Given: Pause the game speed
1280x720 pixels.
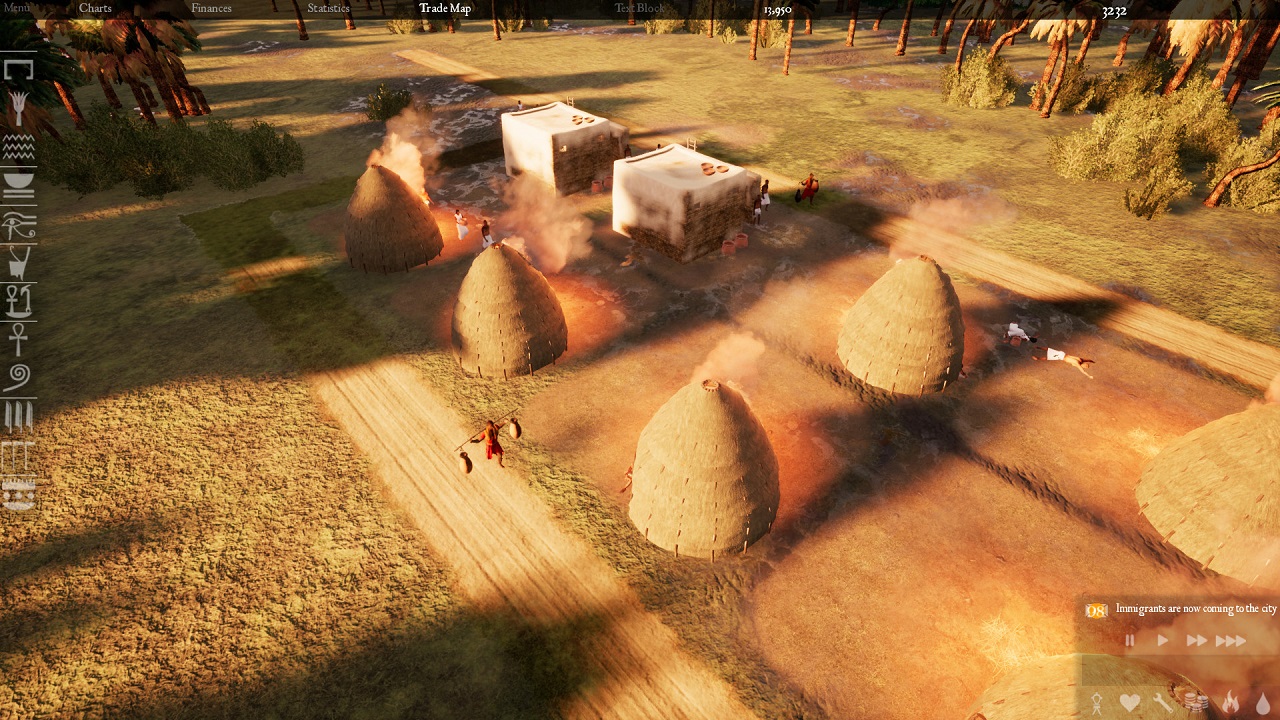Looking at the screenshot, I should (1130, 641).
